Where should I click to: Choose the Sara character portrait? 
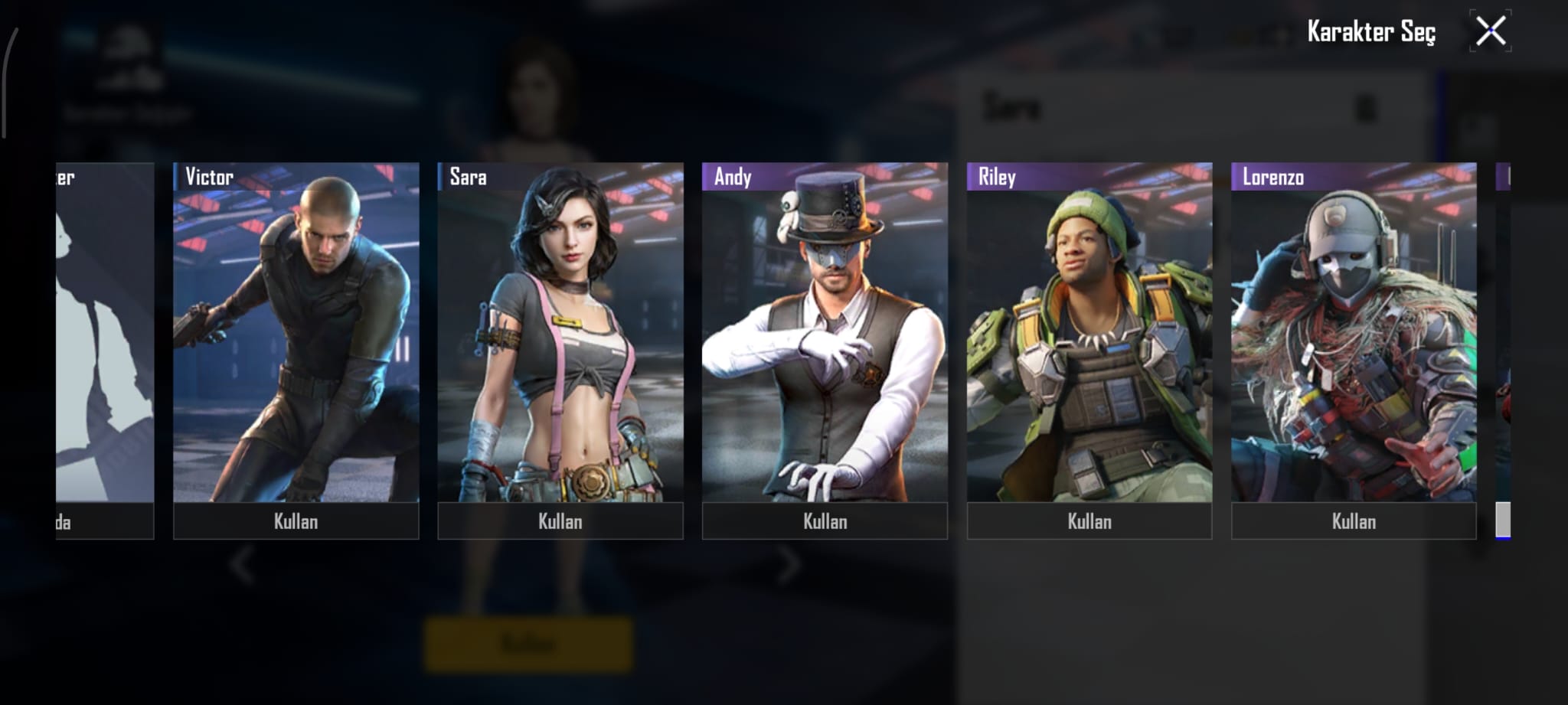[560, 333]
